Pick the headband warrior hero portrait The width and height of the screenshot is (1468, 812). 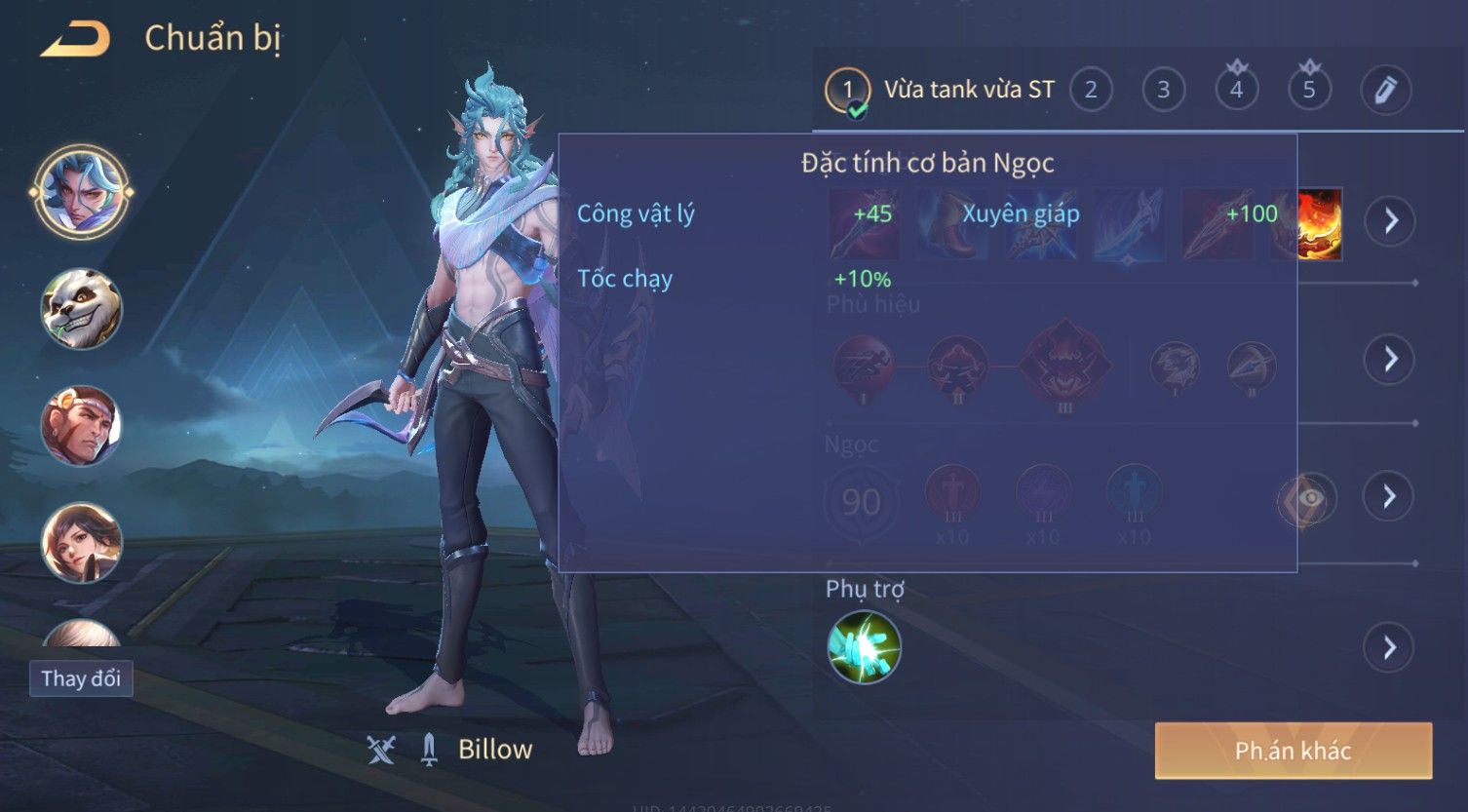click(81, 426)
